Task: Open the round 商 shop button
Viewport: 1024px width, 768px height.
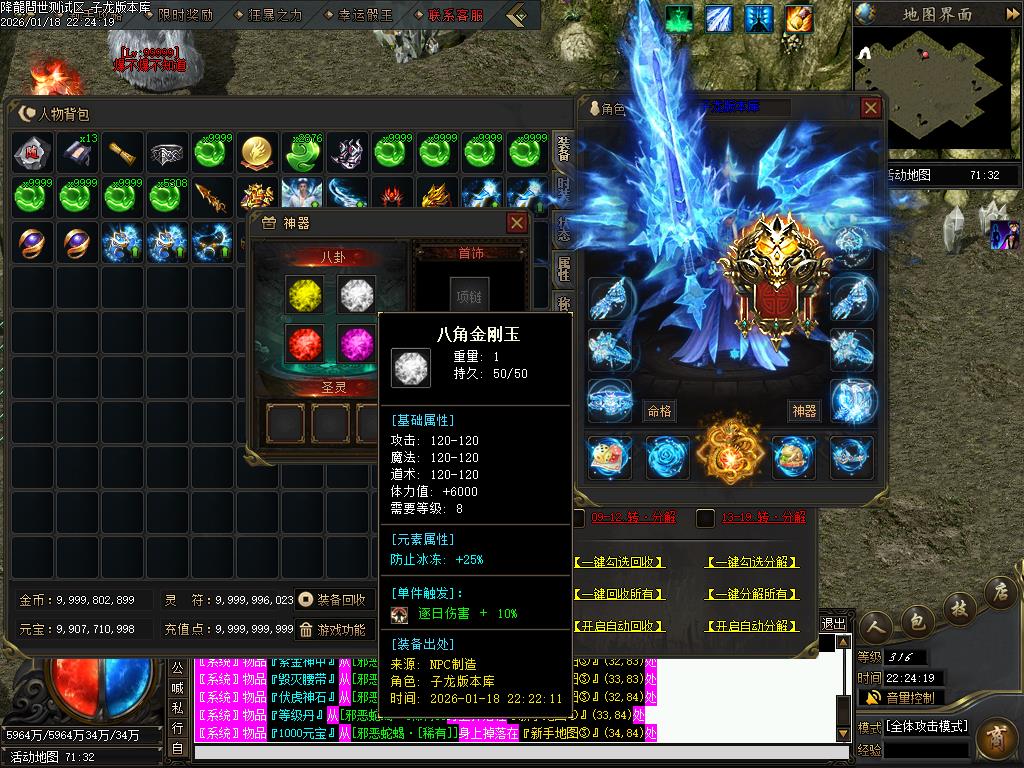Action: point(995,738)
